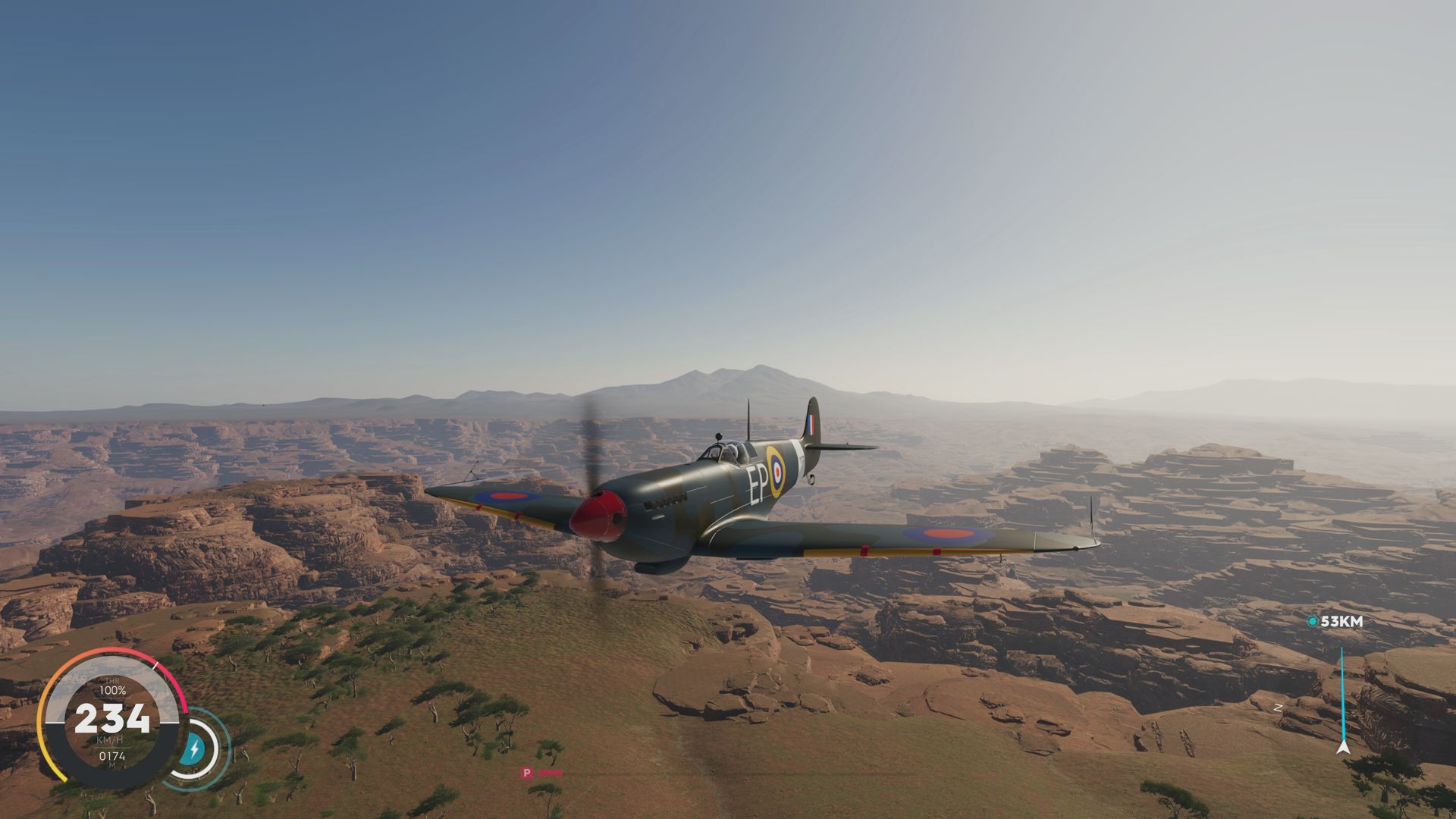Screen dimensions: 1456x819
Task: Expand the pink nameplate next to P
Action: point(551,773)
